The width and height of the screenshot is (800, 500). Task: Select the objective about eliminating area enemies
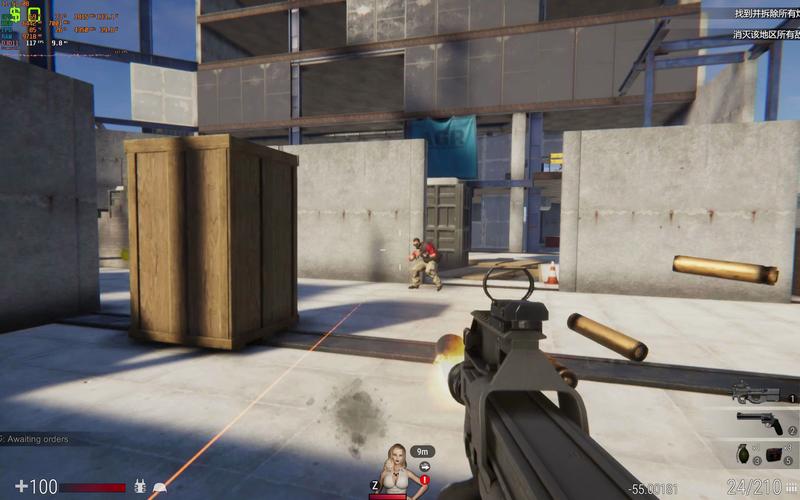coord(766,35)
